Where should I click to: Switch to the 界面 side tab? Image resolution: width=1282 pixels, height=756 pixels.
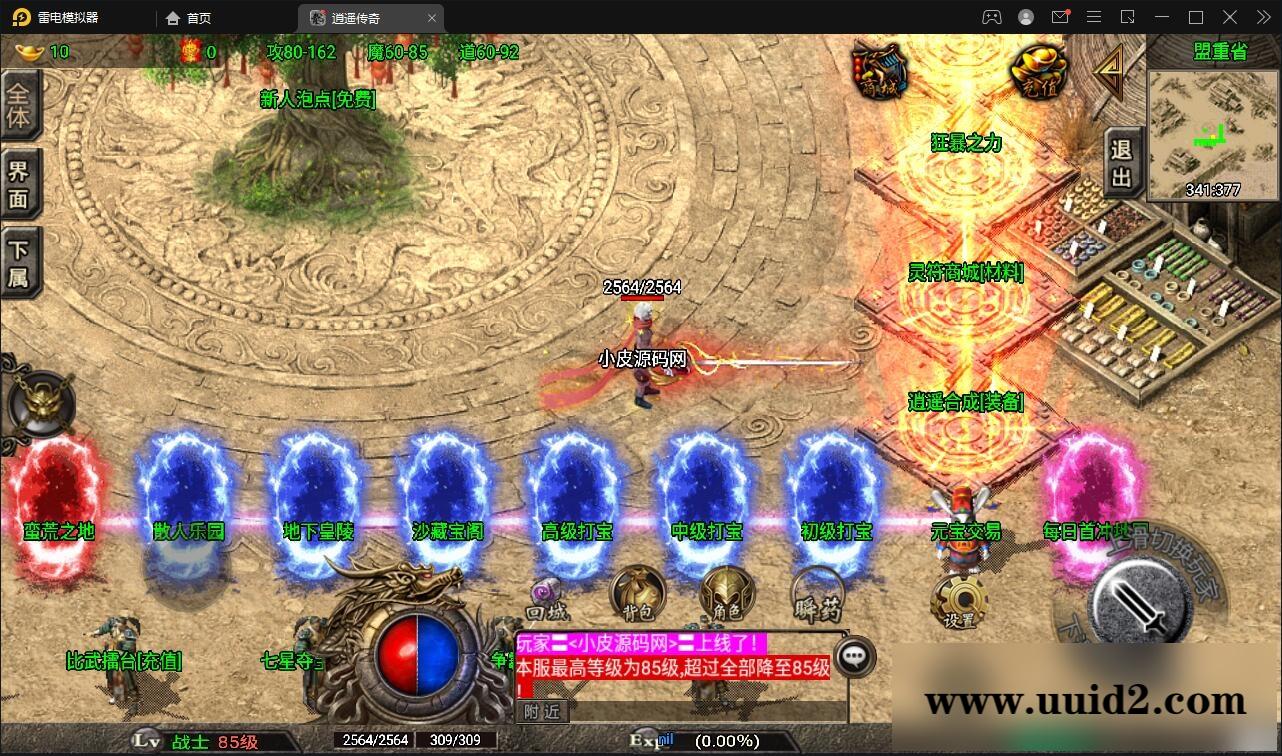tap(19, 184)
